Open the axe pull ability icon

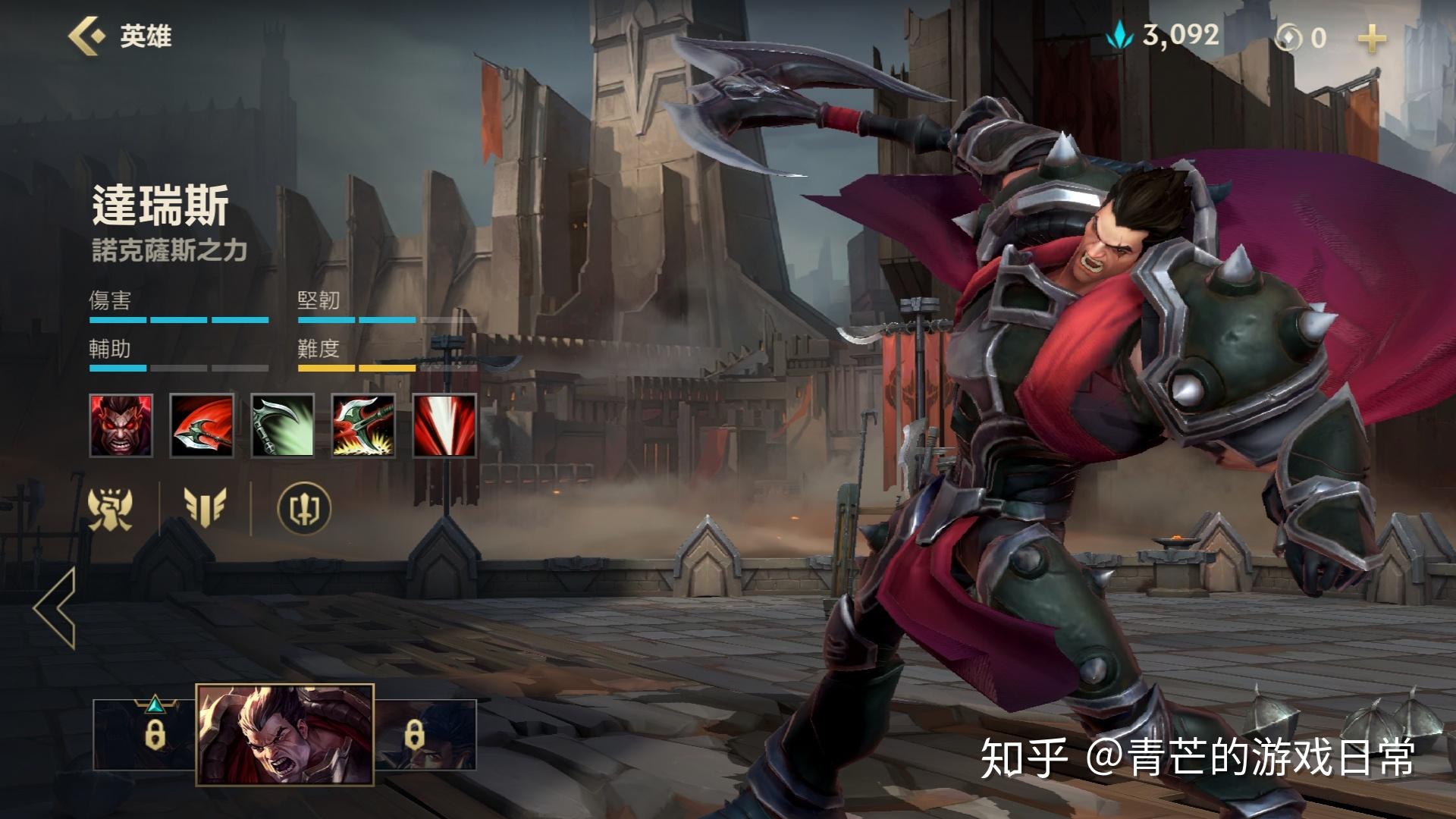click(363, 425)
